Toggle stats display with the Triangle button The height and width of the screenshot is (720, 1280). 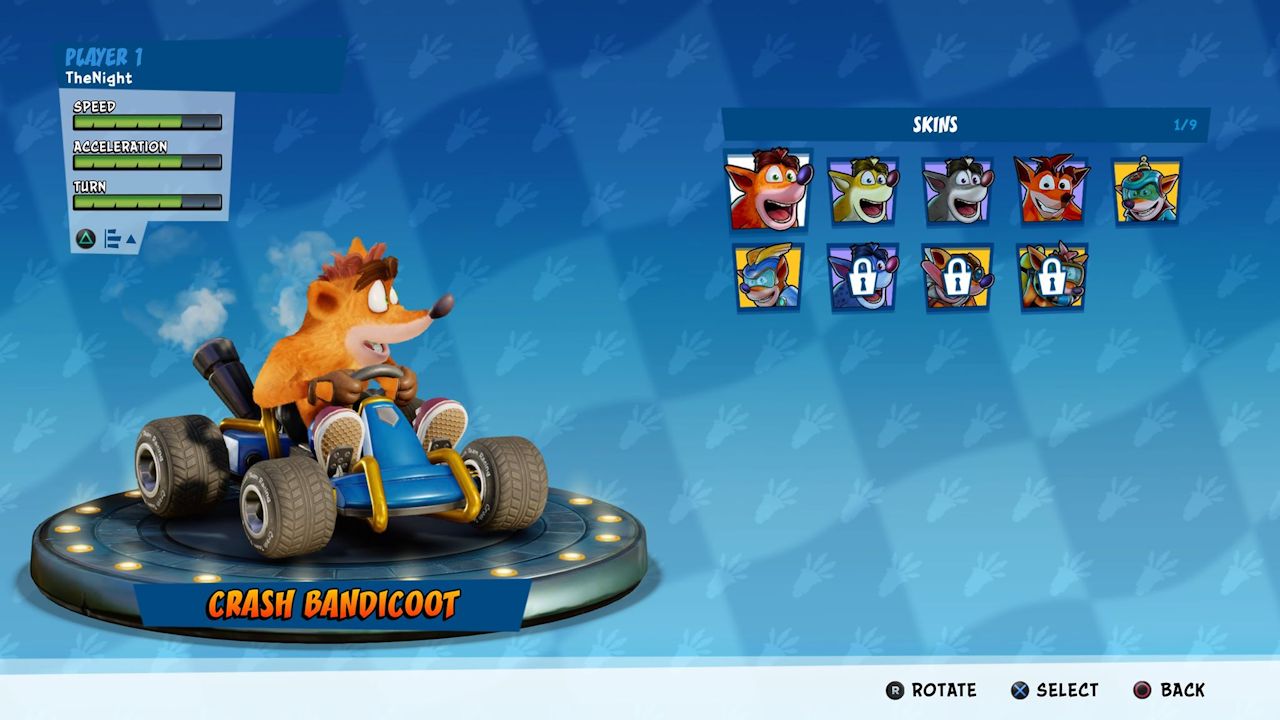(x=84, y=240)
